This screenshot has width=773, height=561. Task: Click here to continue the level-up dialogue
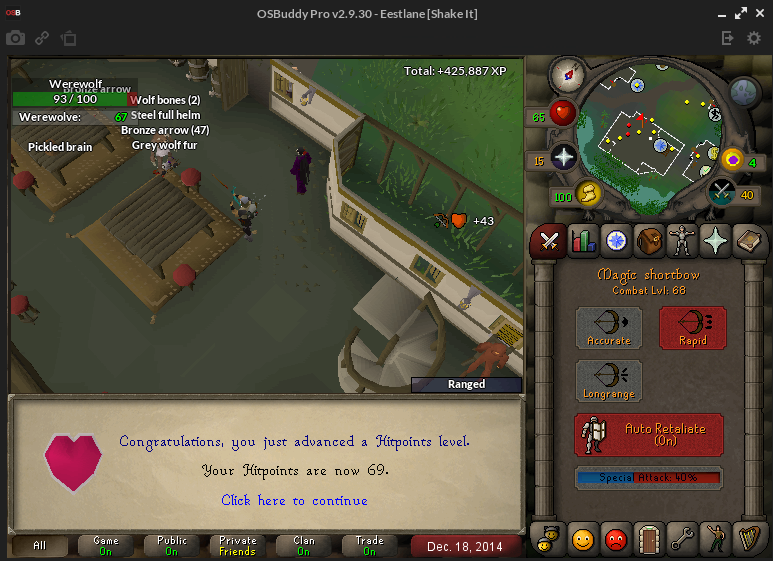click(294, 500)
